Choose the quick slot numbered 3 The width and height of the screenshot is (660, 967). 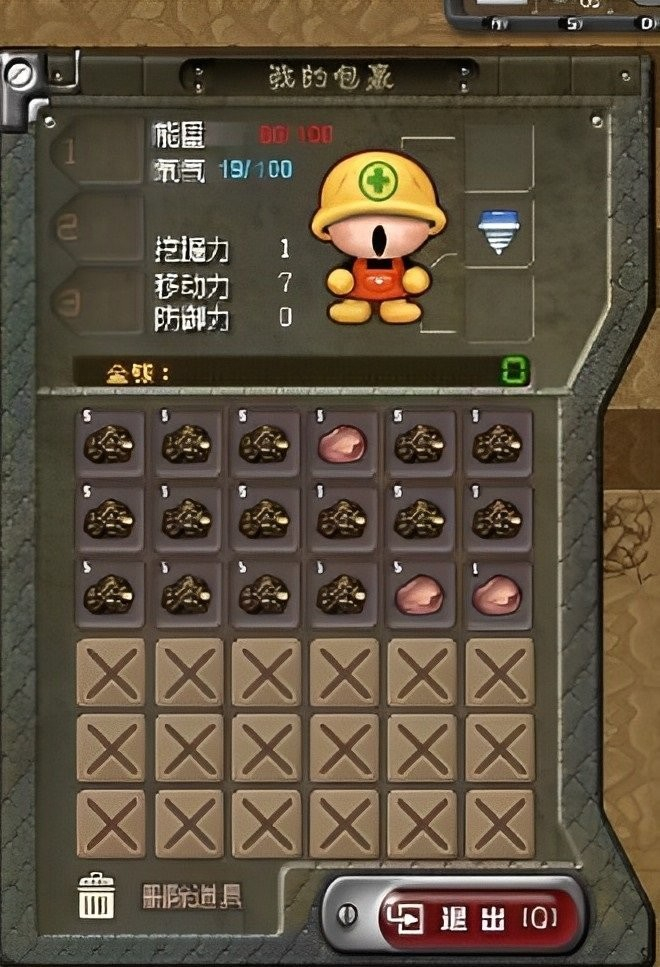95,300
